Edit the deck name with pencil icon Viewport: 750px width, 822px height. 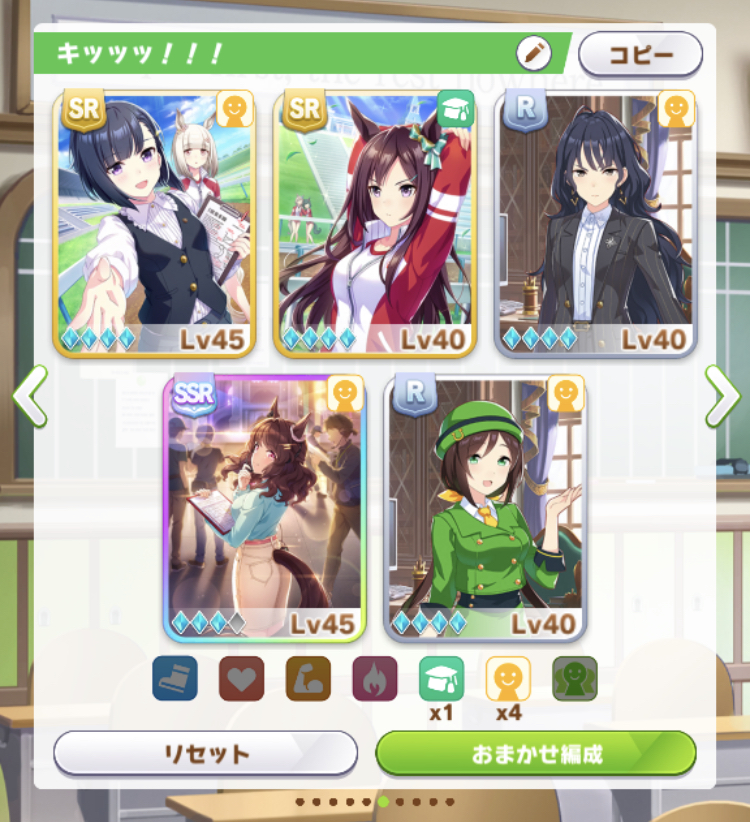(533, 52)
